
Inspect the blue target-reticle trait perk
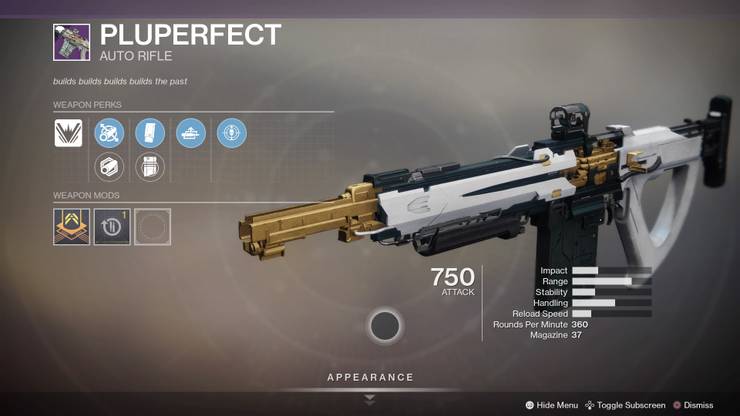point(231,133)
